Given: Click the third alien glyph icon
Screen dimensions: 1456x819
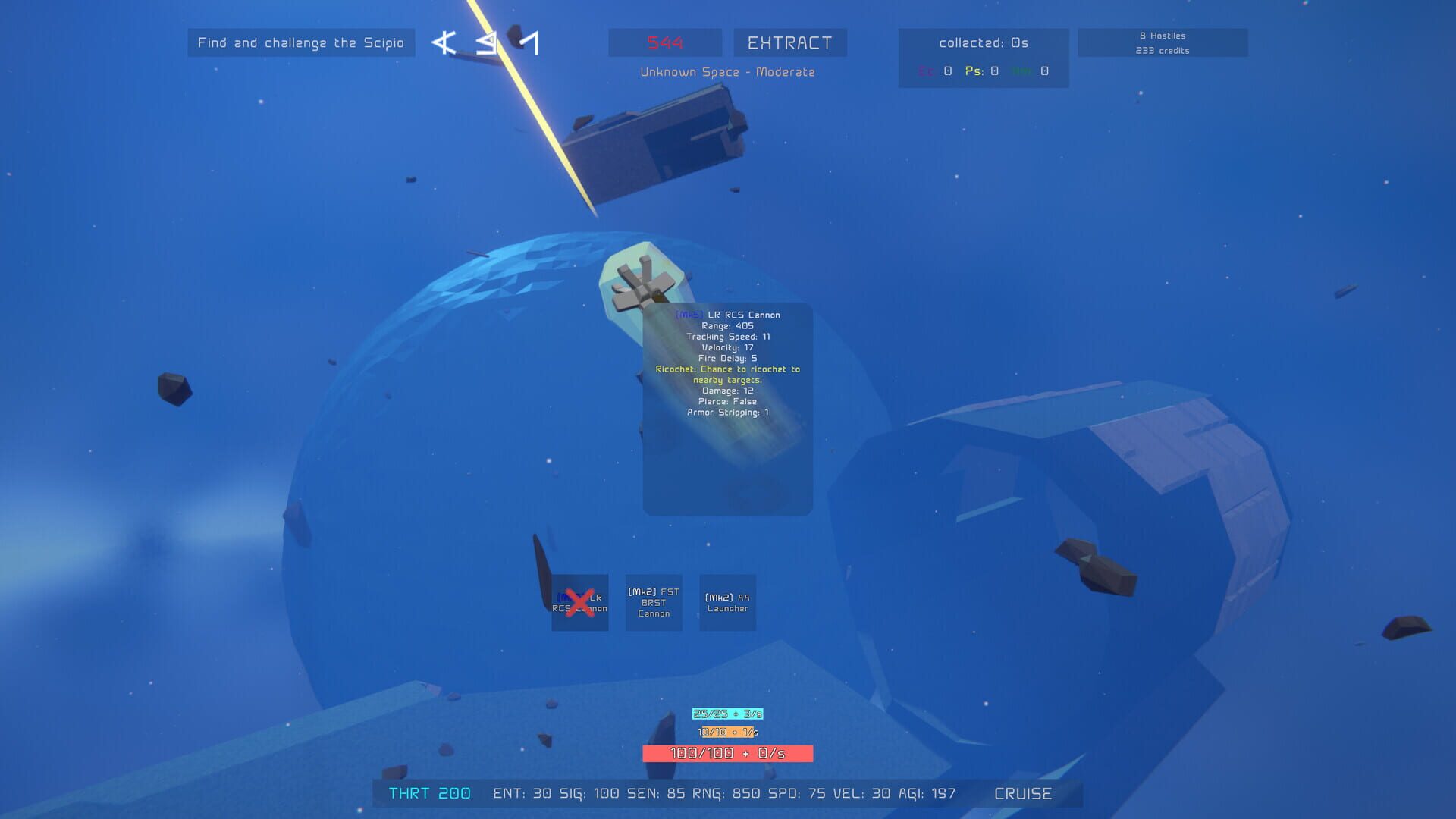Looking at the screenshot, I should pos(529,43).
